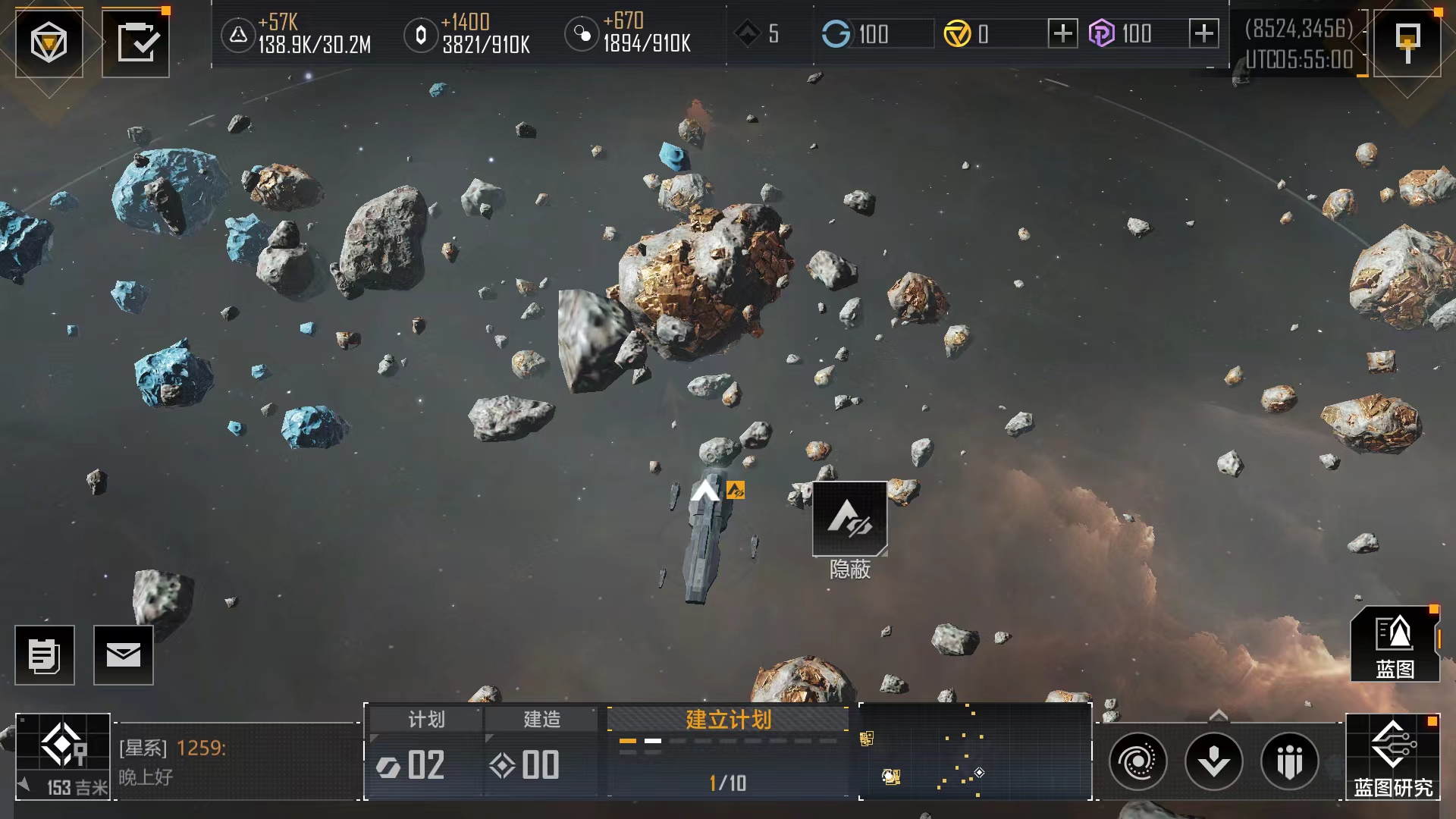
Task: Activate the 隐蔽 stealth button
Action: tap(850, 520)
